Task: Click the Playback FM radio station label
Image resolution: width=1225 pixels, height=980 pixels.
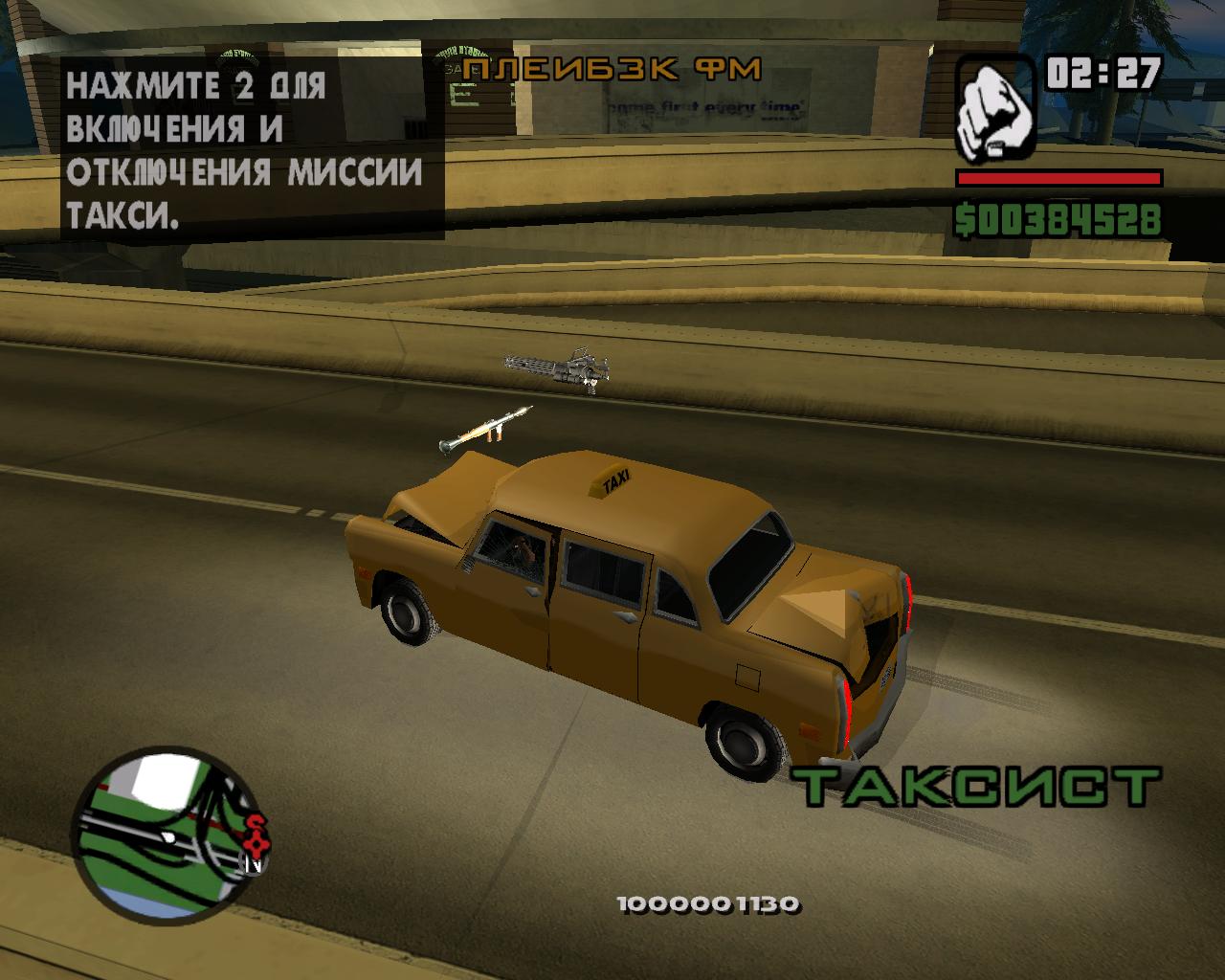Action: coord(612,69)
